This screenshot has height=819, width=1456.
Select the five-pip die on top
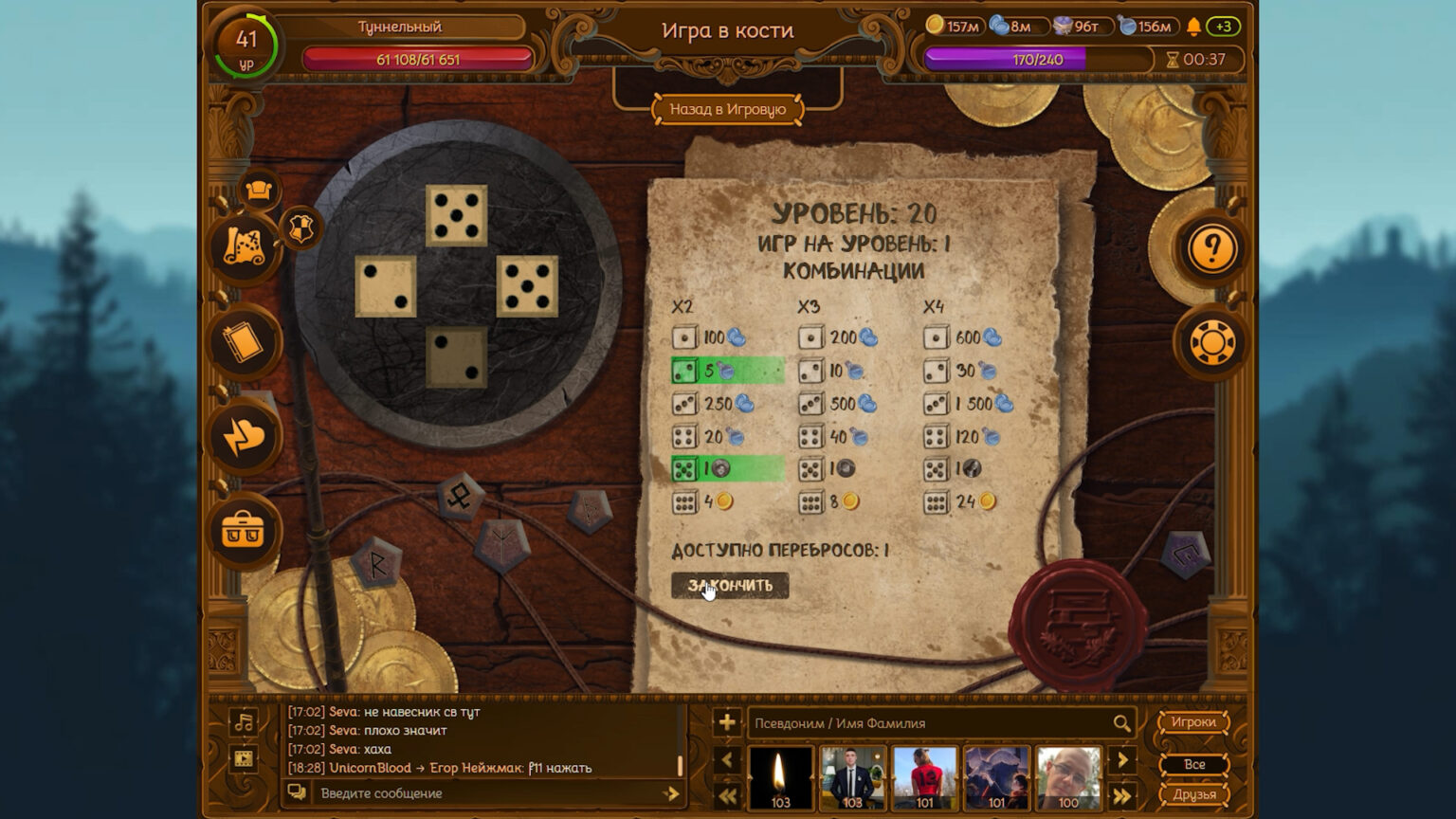coord(457,215)
